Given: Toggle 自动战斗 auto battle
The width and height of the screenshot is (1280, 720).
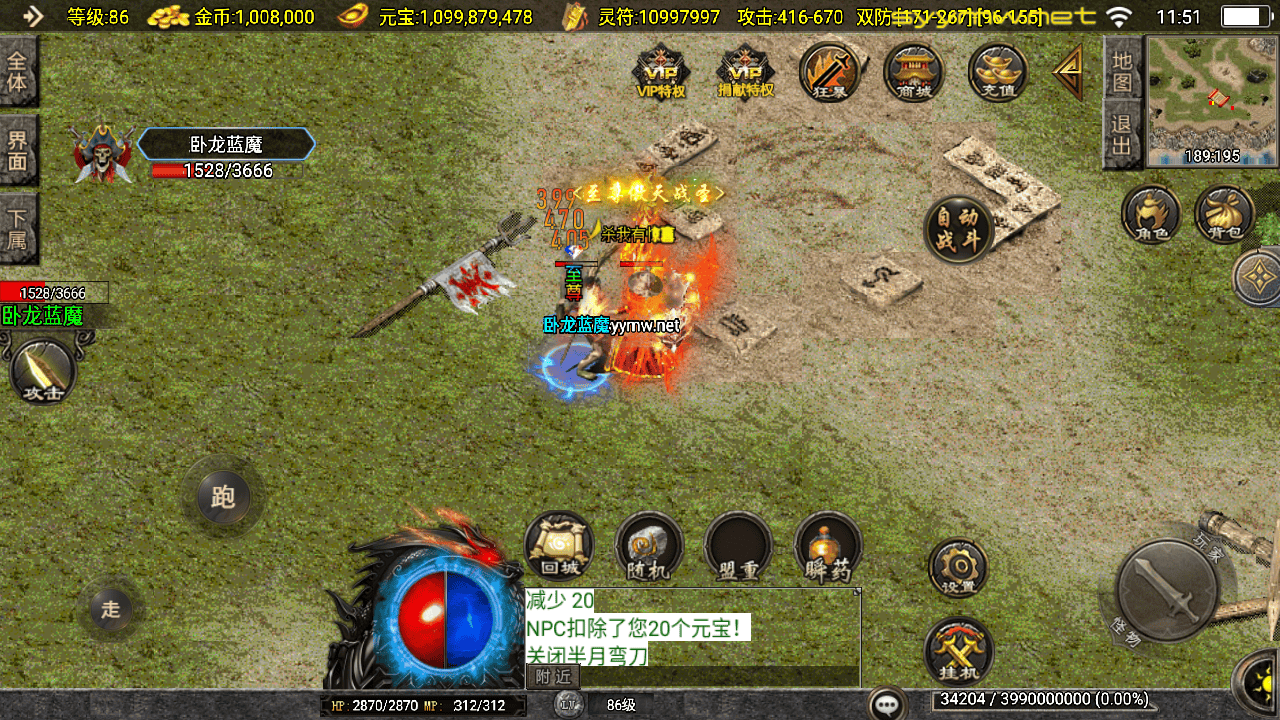Looking at the screenshot, I should tap(959, 229).
